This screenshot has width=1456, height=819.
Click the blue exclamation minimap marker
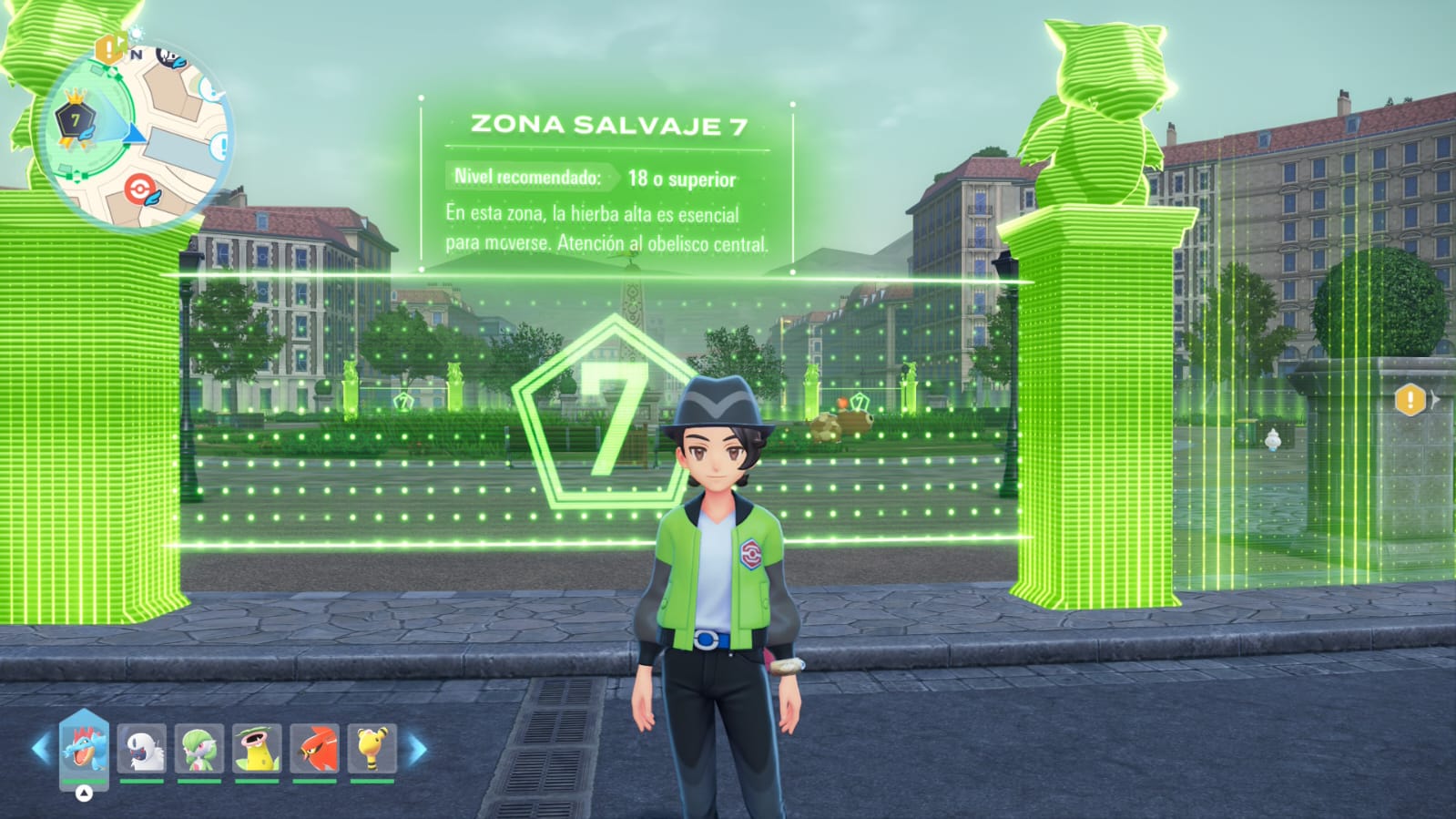point(223,145)
